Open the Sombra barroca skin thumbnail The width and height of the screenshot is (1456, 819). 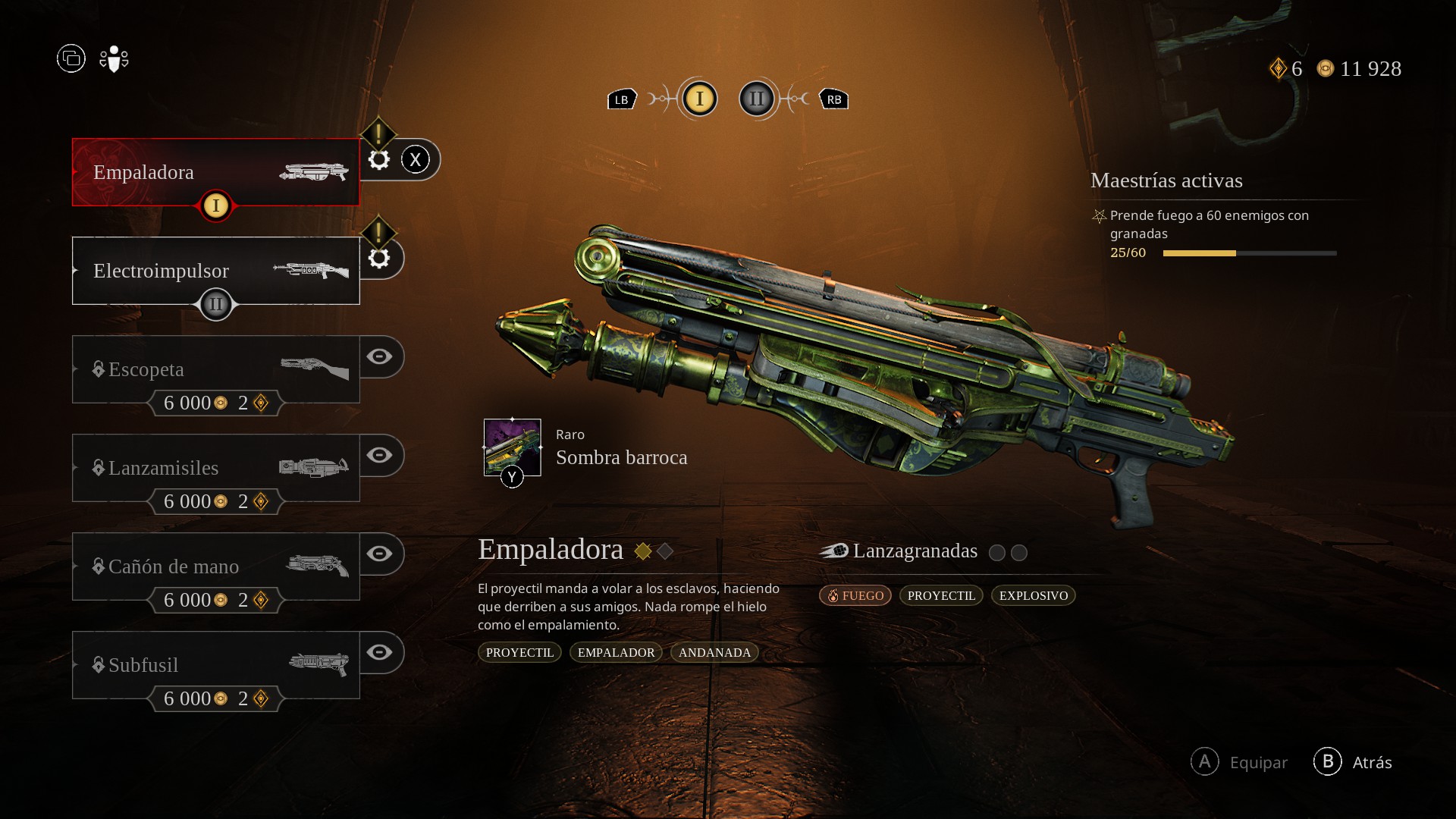[x=513, y=447]
